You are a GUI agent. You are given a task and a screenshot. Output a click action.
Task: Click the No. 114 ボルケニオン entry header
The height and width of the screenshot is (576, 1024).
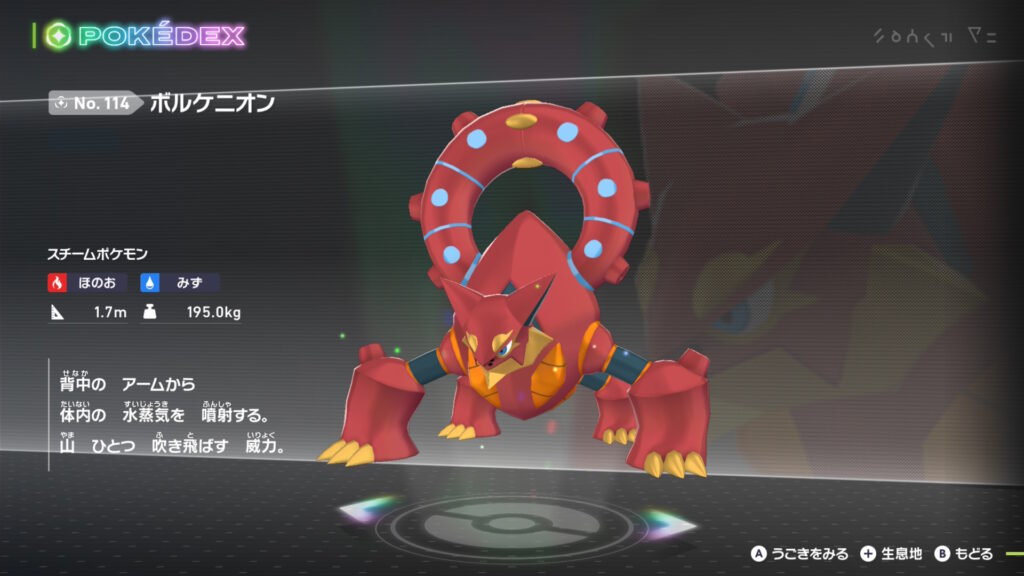[163, 103]
